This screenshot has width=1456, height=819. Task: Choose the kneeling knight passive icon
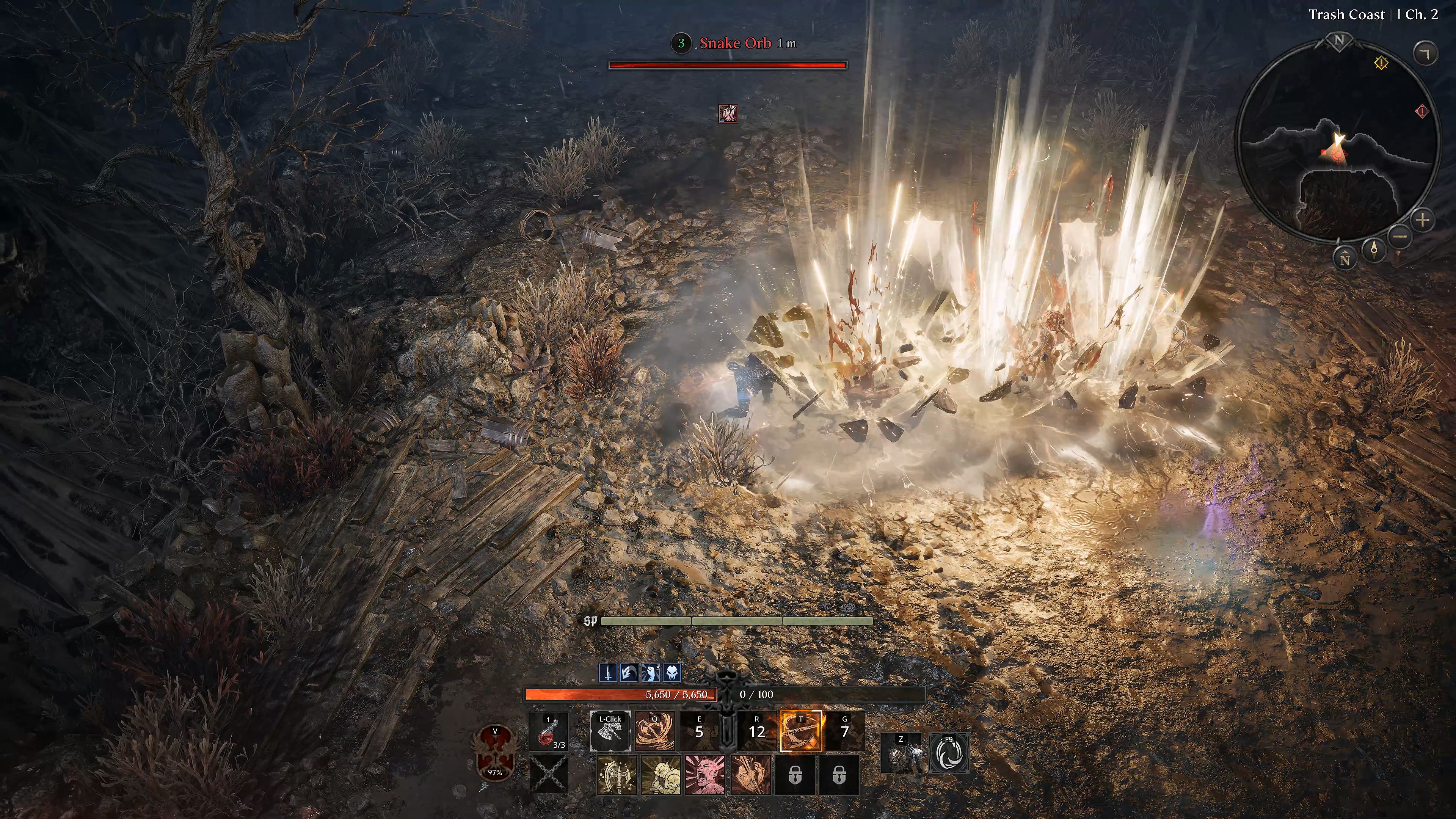click(x=661, y=775)
